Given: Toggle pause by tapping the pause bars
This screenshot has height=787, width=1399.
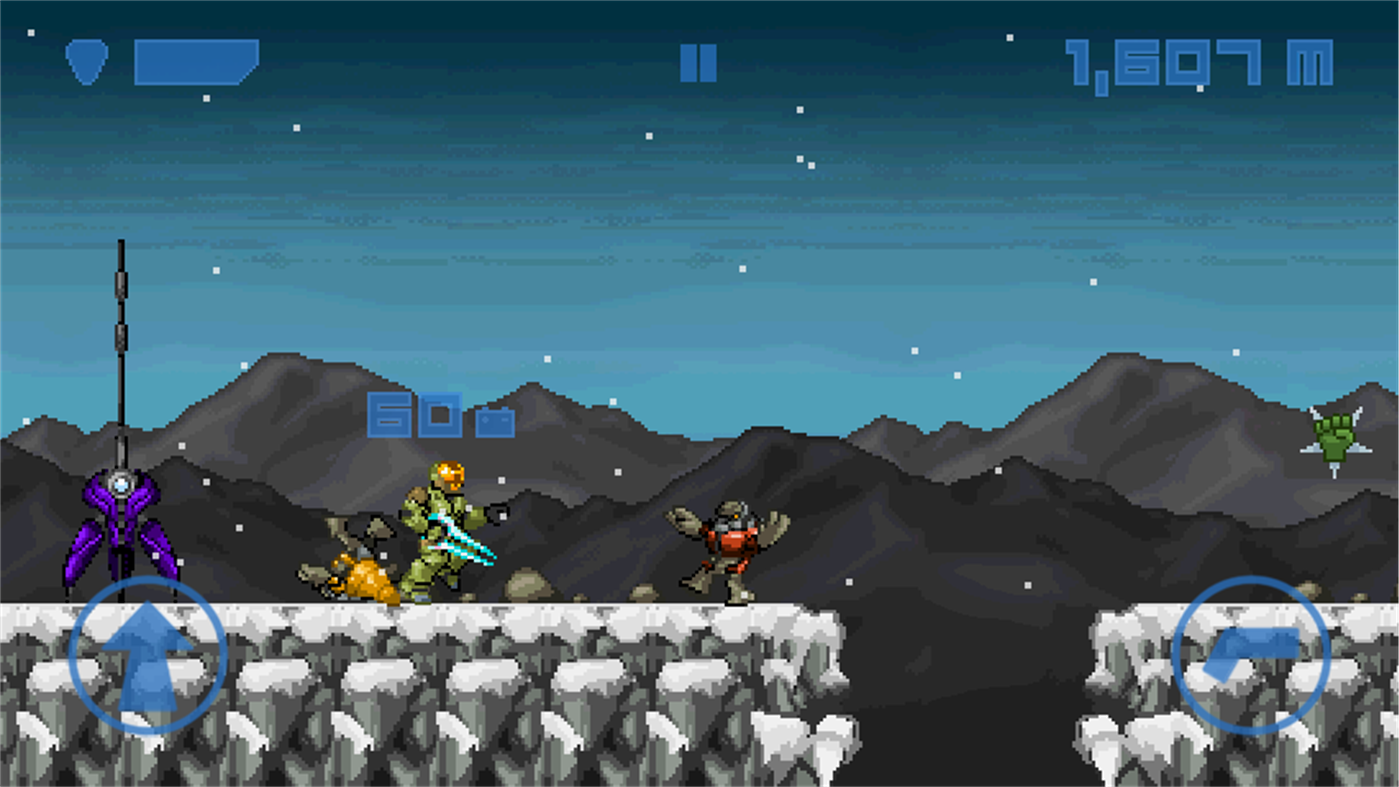Looking at the screenshot, I should [698, 63].
